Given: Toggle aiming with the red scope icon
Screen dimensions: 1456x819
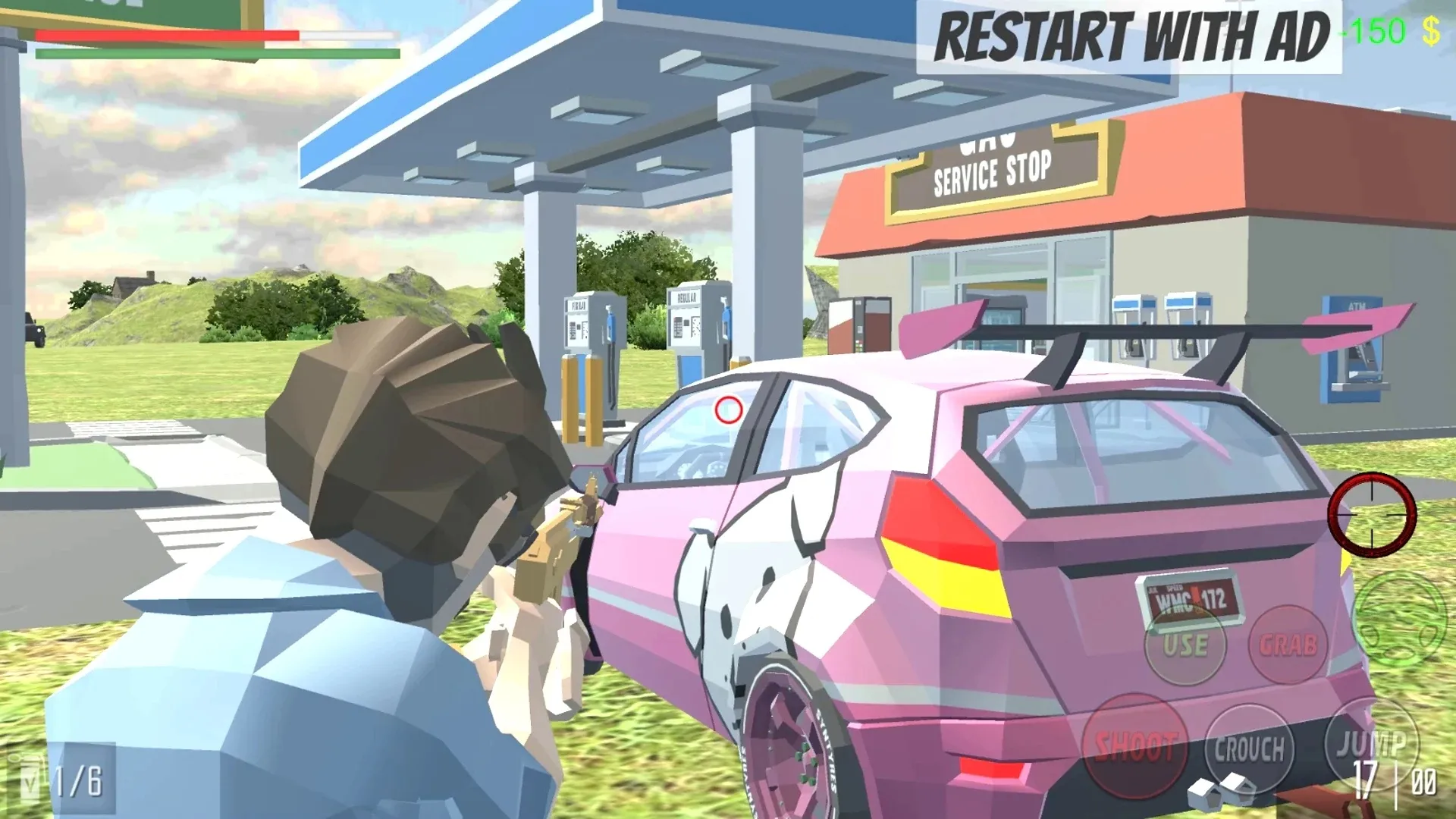Looking at the screenshot, I should point(1372,513).
